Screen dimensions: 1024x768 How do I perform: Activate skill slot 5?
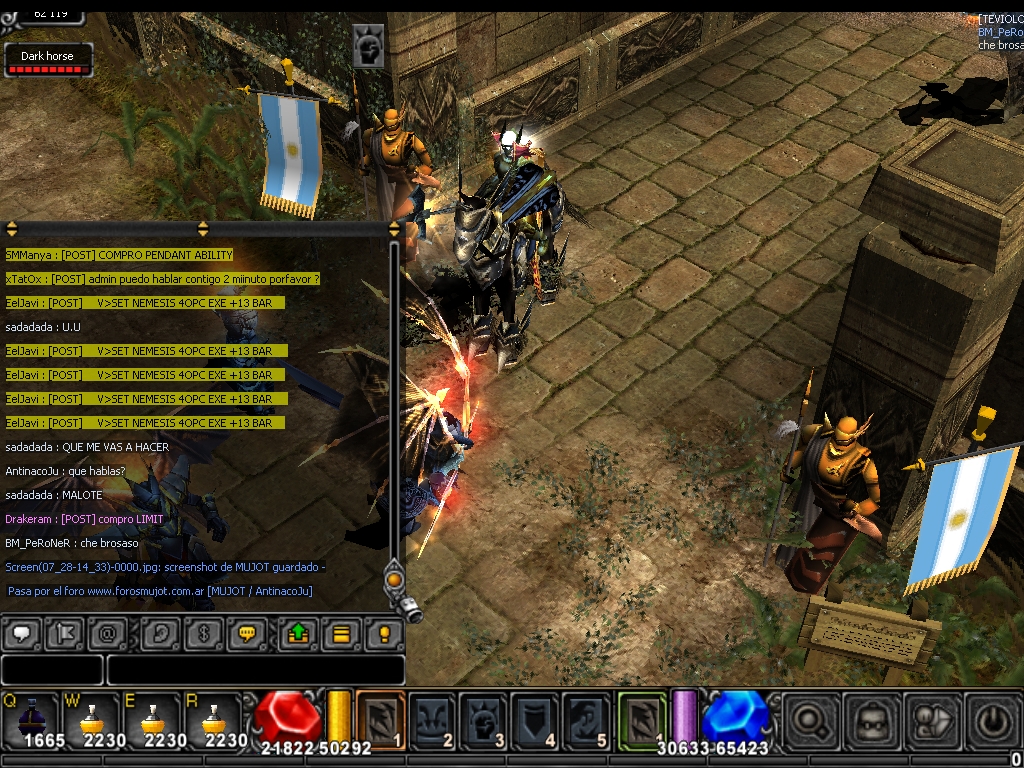(x=586, y=720)
